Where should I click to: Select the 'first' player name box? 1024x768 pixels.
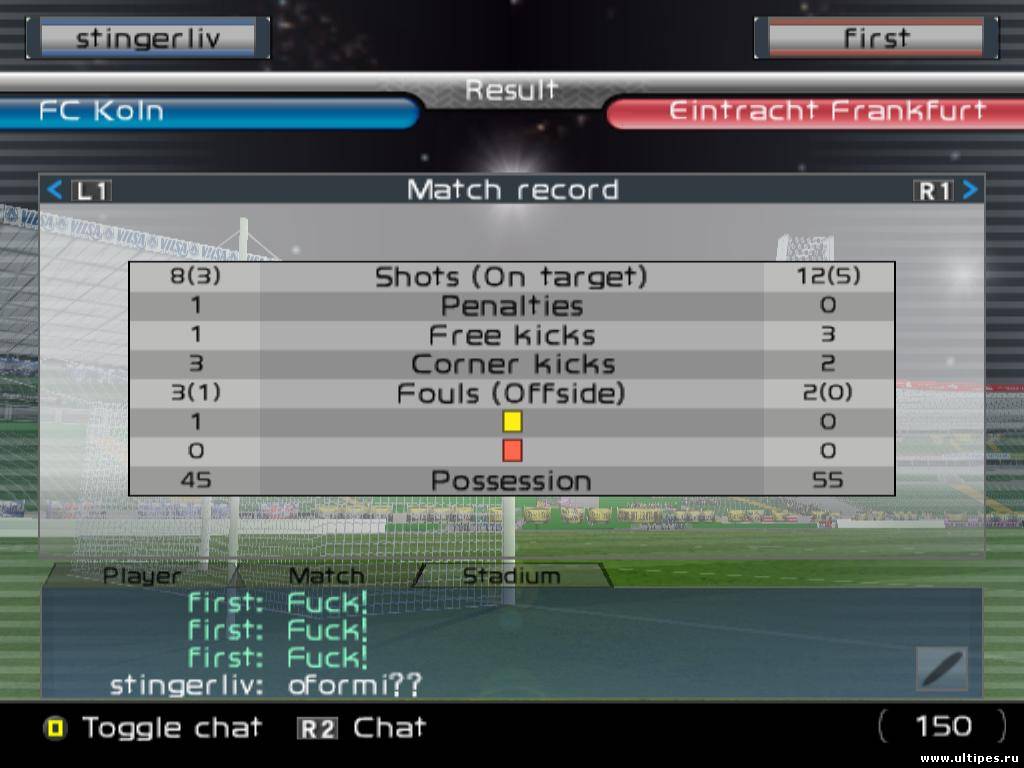[x=875, y=39]
